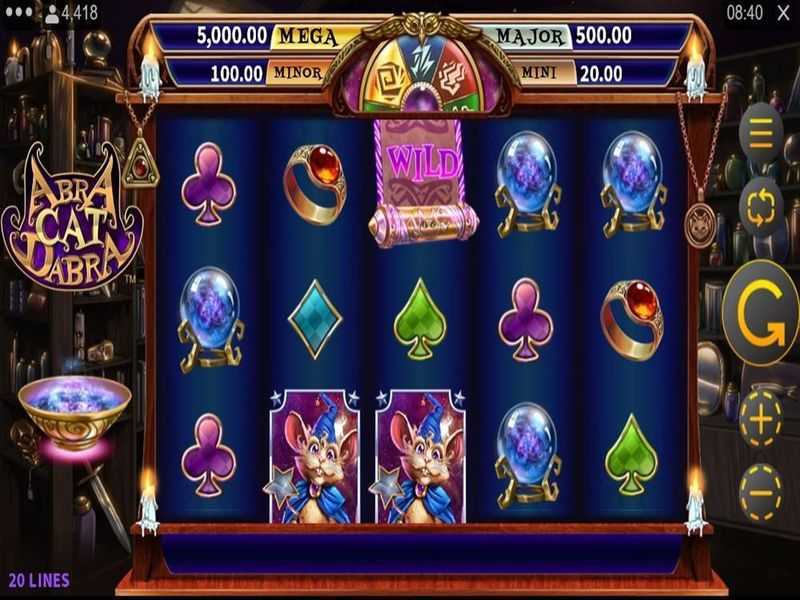The image size is (800, 600).
Task: Toggle autoplay with the circular arrows button
Action: [x=761, y=209]
